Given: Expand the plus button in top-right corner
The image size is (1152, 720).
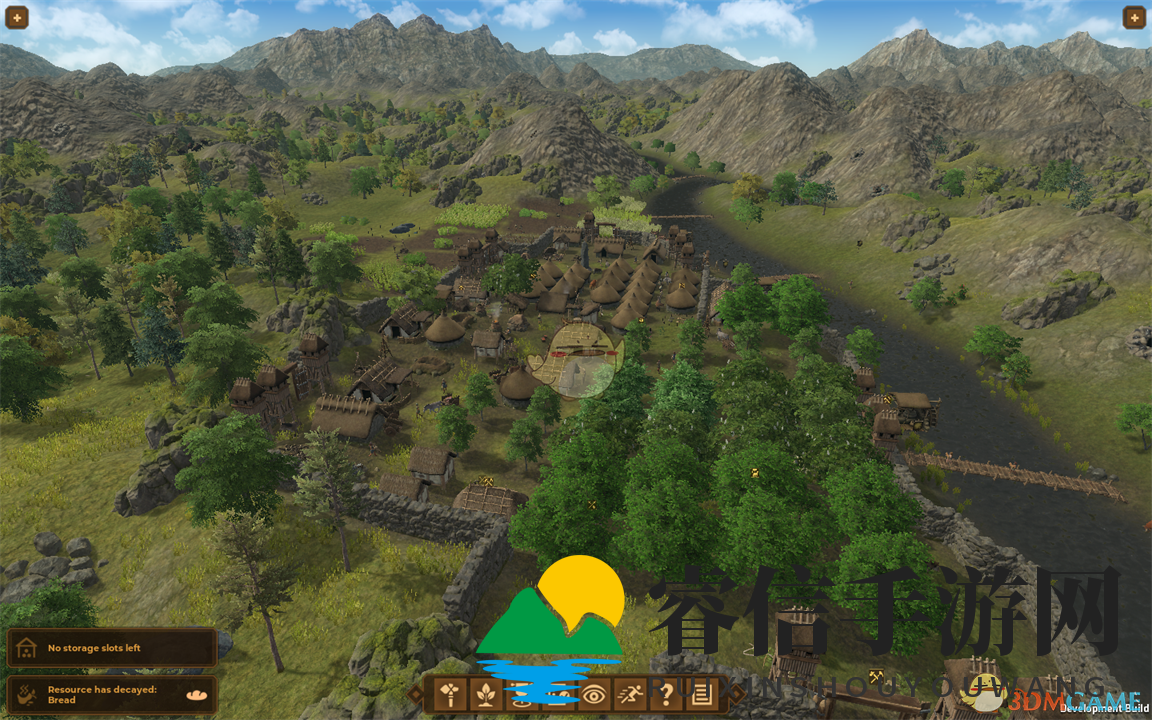Looking at the screenshot, I should tap(1134, 17).
